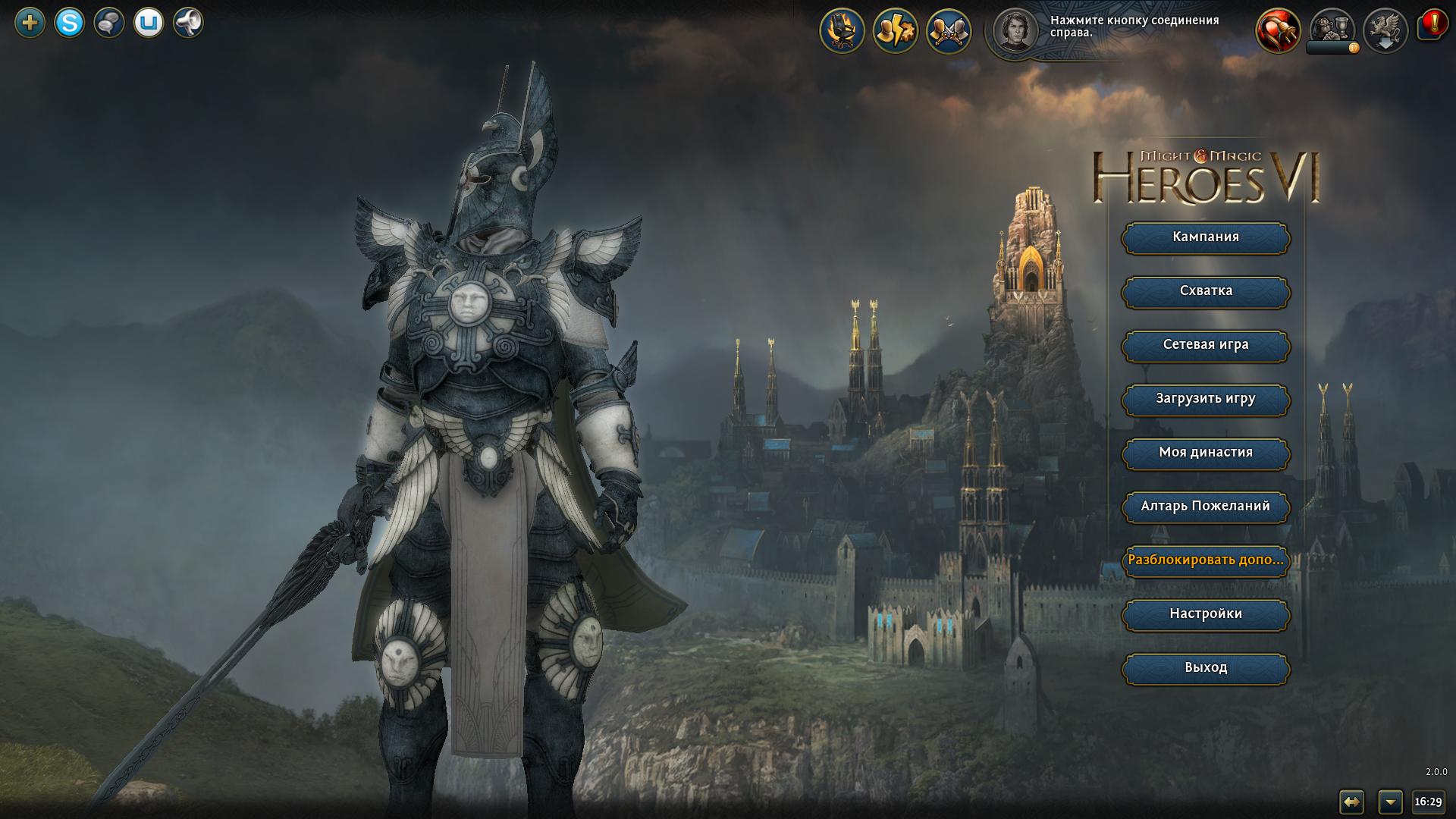Select the player portrait avatar

tap(1015, 31)
